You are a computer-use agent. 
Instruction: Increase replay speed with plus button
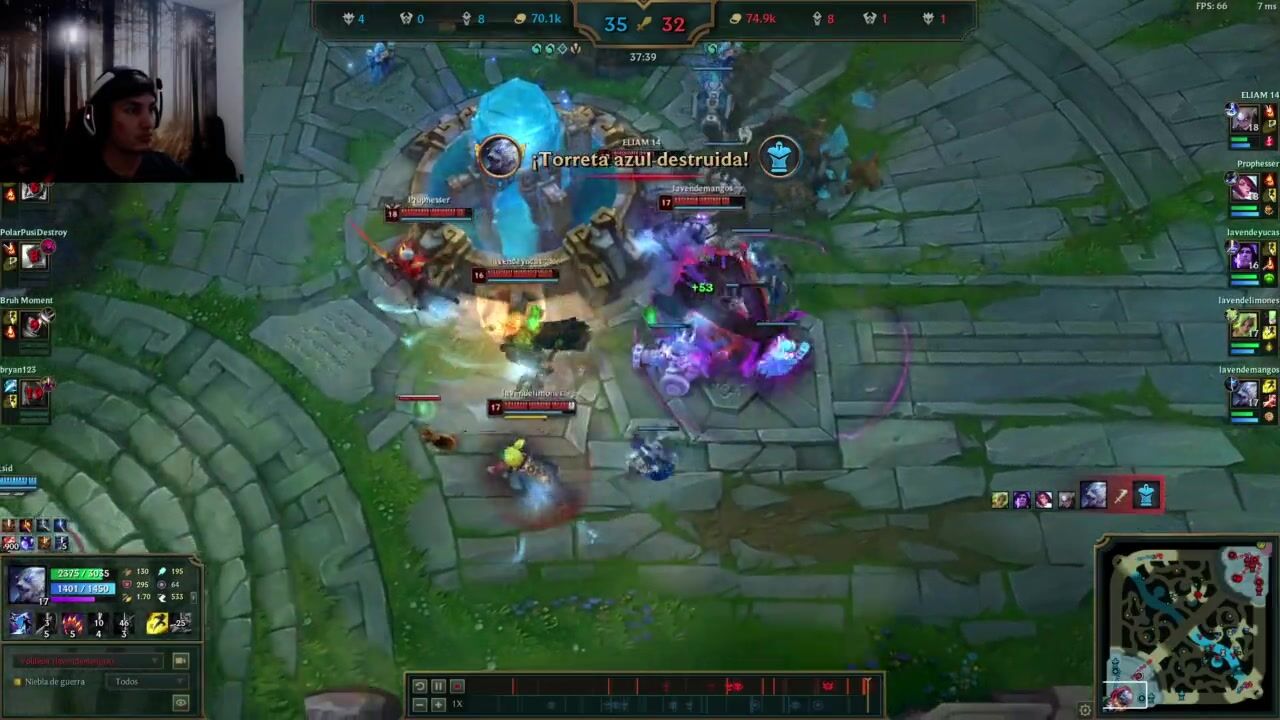tap(438, 705)
